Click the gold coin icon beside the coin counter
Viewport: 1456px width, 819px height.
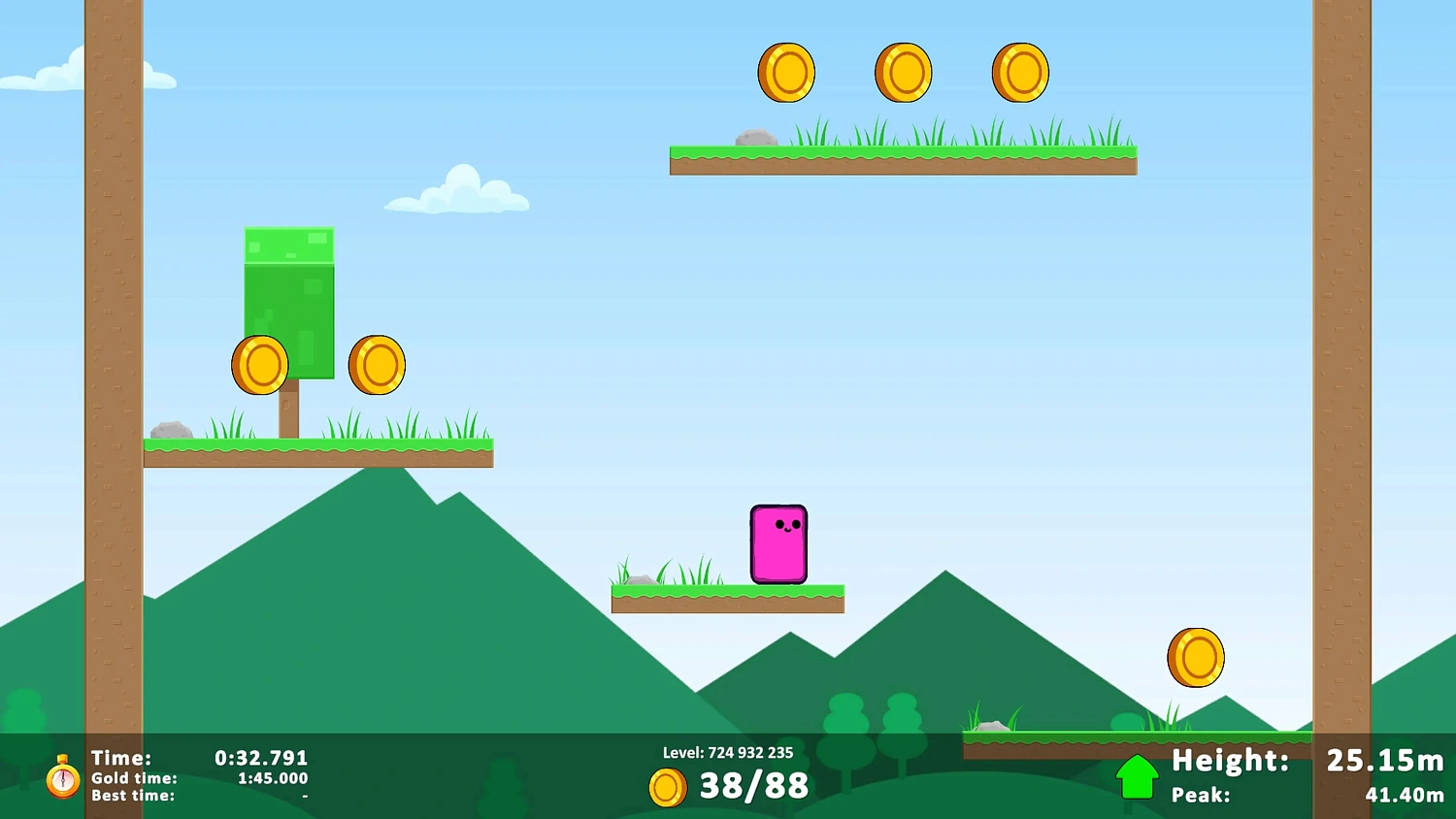(x=667, y=787)
